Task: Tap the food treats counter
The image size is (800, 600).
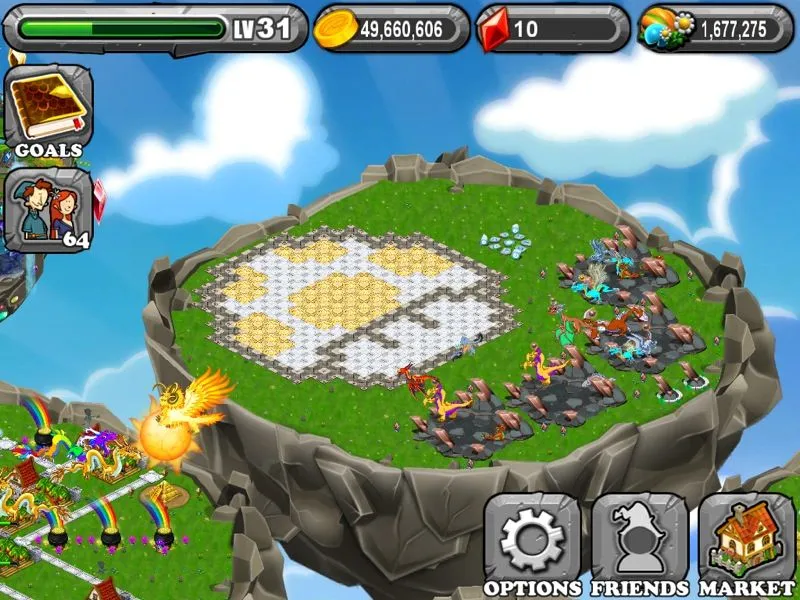Action: 711,28
